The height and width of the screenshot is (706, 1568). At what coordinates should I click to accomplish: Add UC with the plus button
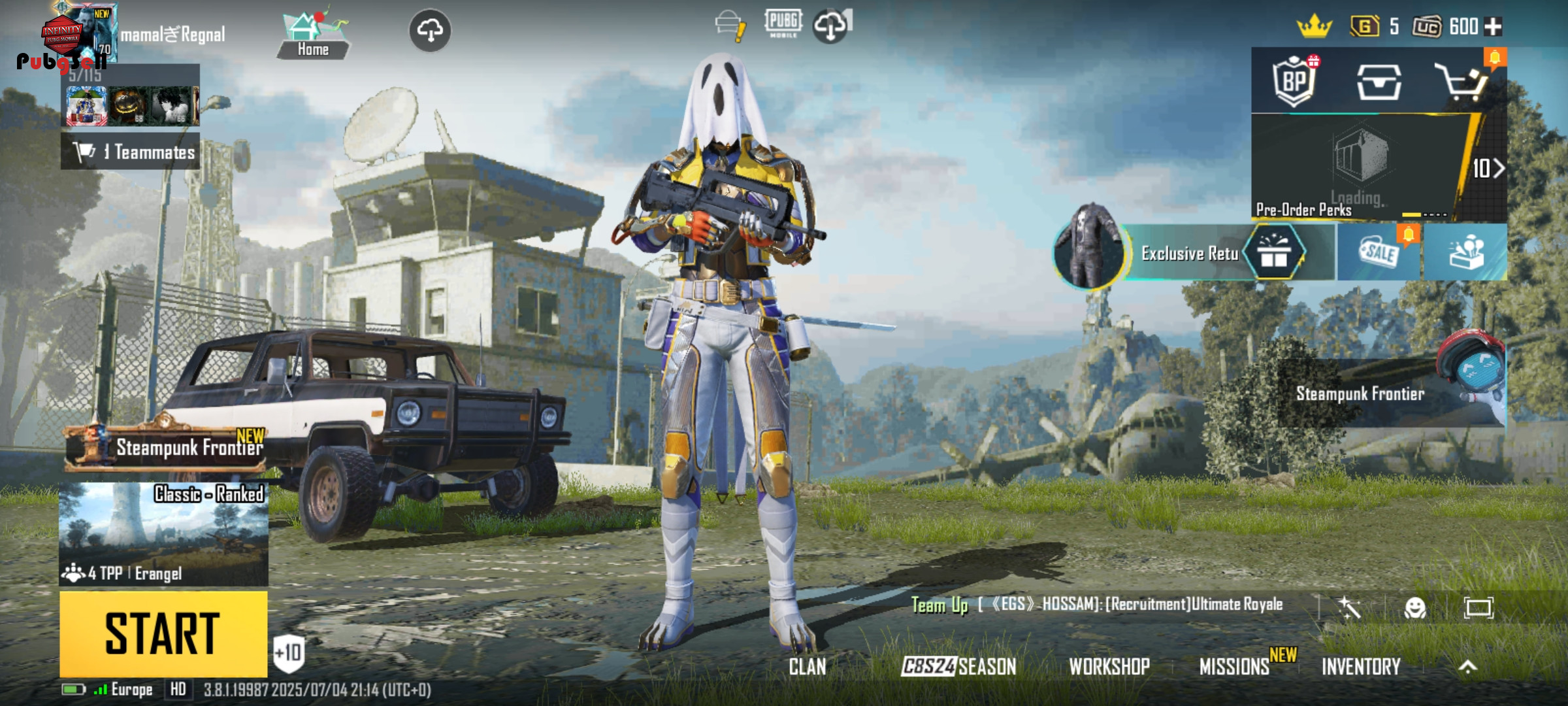point(1494,27)
